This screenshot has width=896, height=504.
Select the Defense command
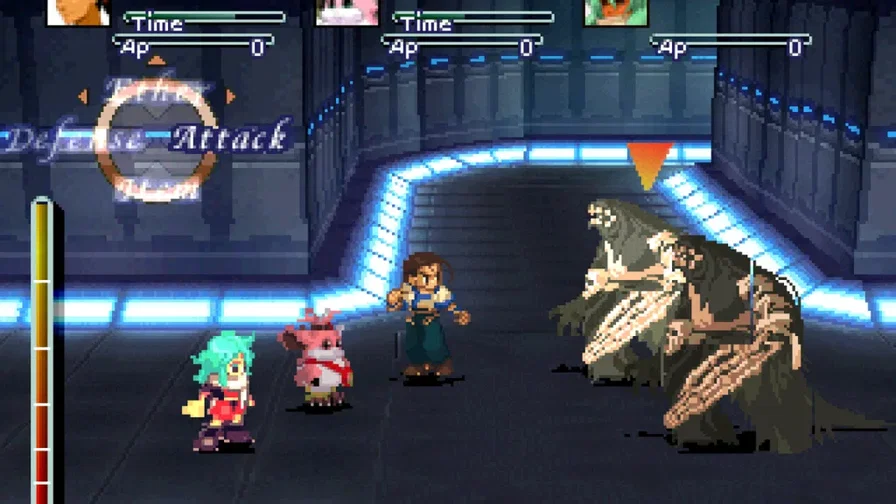point(72,139)
